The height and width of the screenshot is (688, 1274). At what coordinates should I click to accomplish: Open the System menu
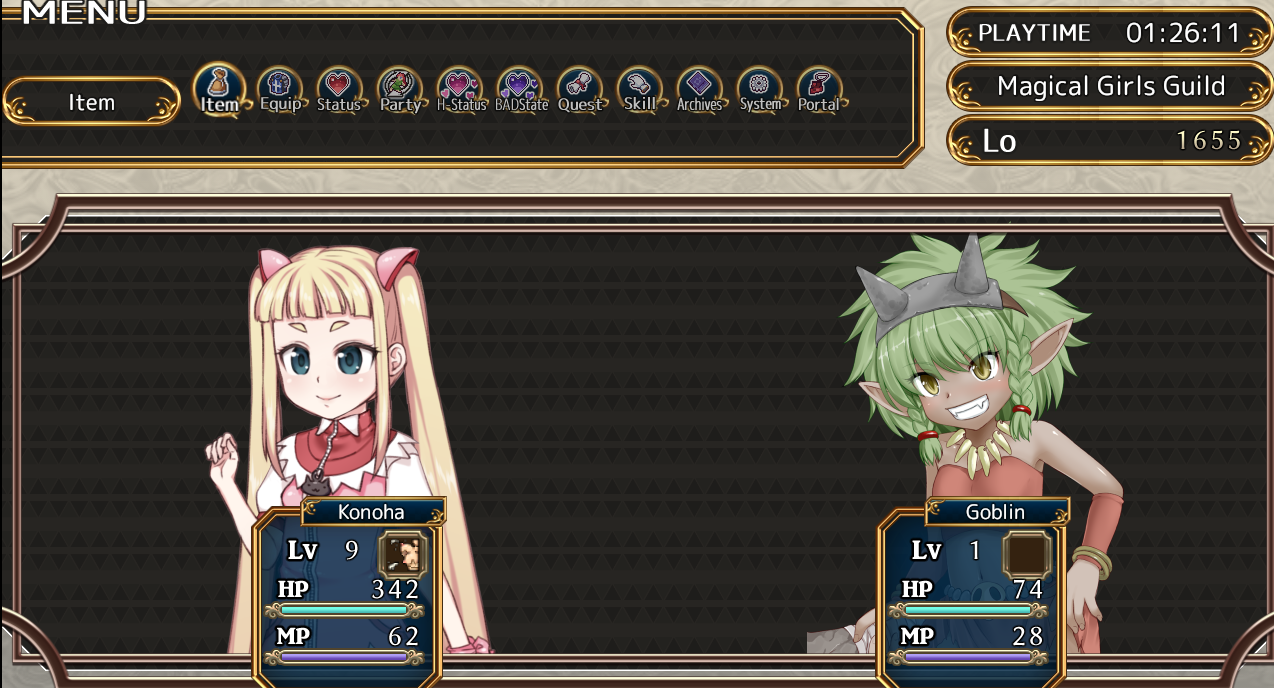(760, 91)
